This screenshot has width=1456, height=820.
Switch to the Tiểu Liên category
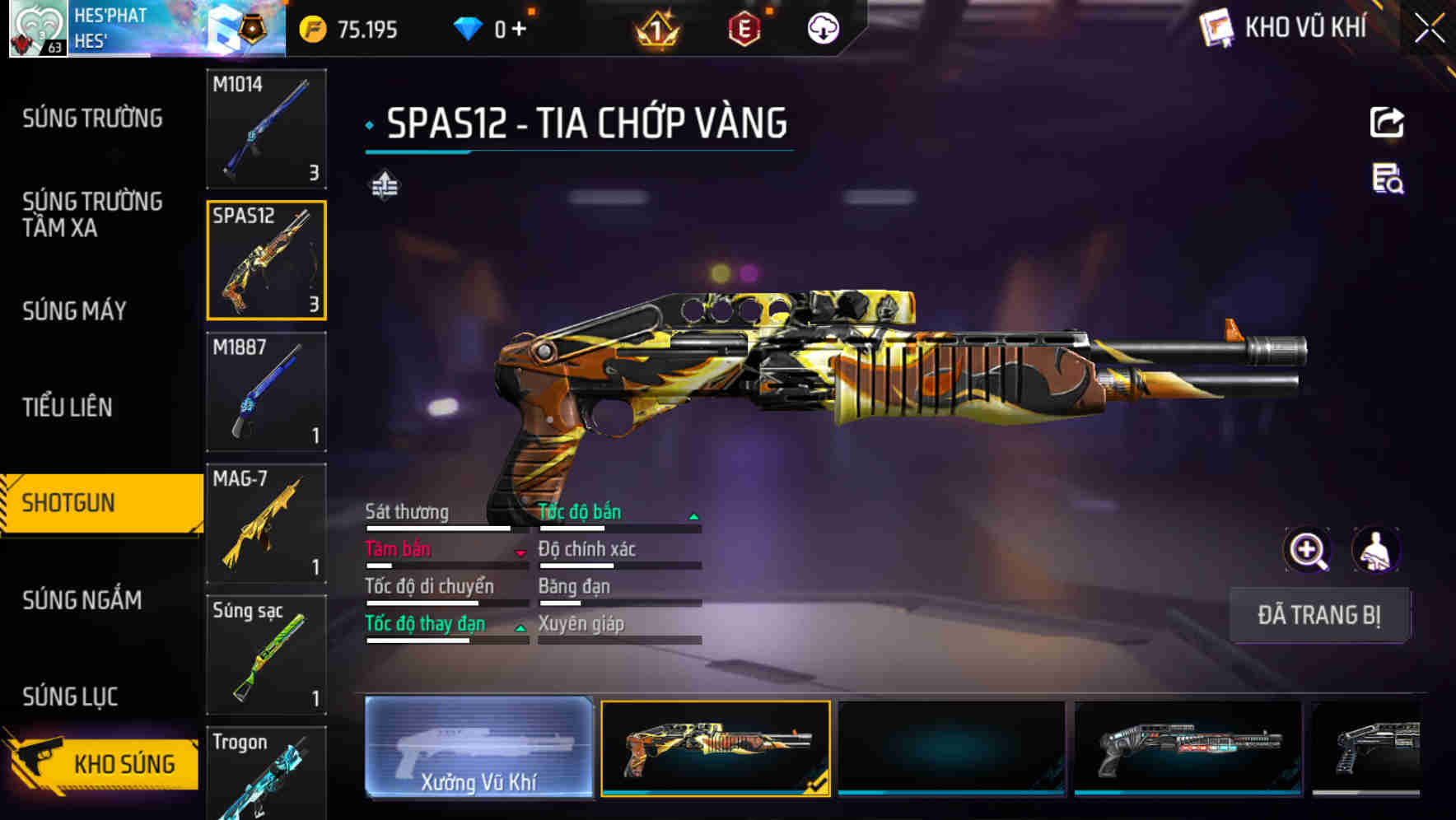pyautogui.click(x=68, y=407)
